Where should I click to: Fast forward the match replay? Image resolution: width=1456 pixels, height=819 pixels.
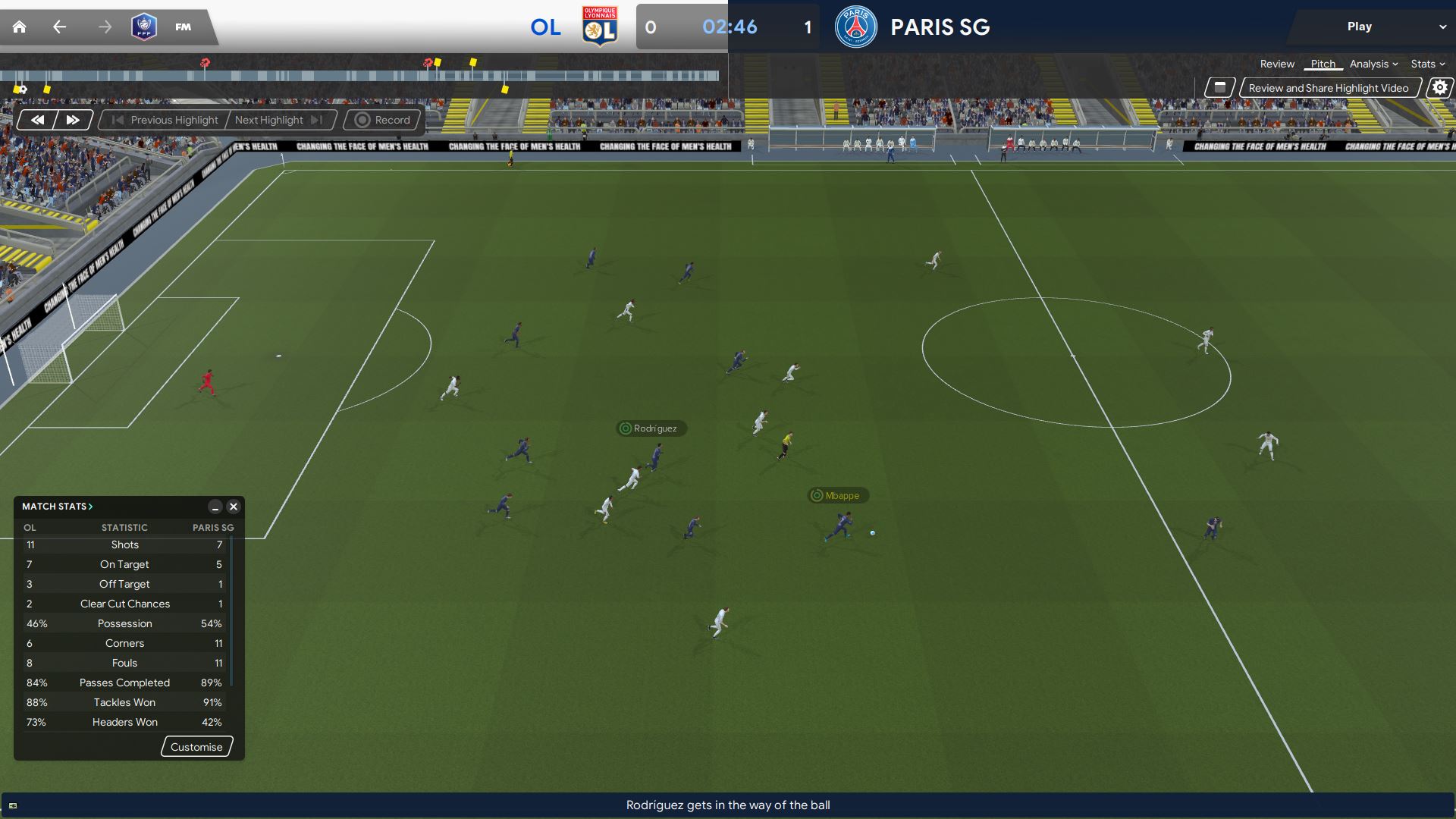click(73, 120)
